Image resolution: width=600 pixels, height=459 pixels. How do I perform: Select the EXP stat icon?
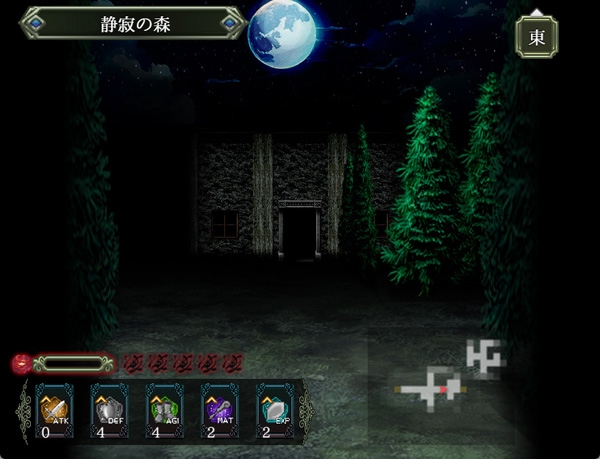[276, 411]
